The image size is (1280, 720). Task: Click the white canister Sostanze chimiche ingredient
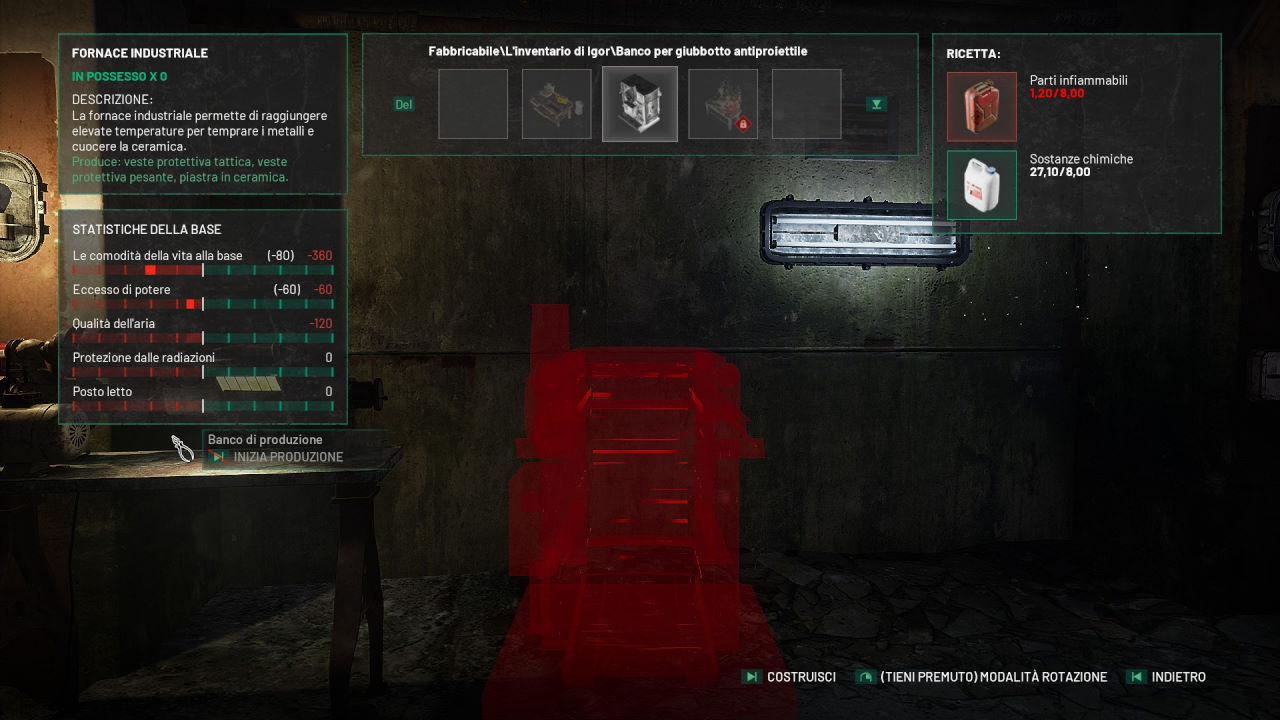tap(982, 185)
